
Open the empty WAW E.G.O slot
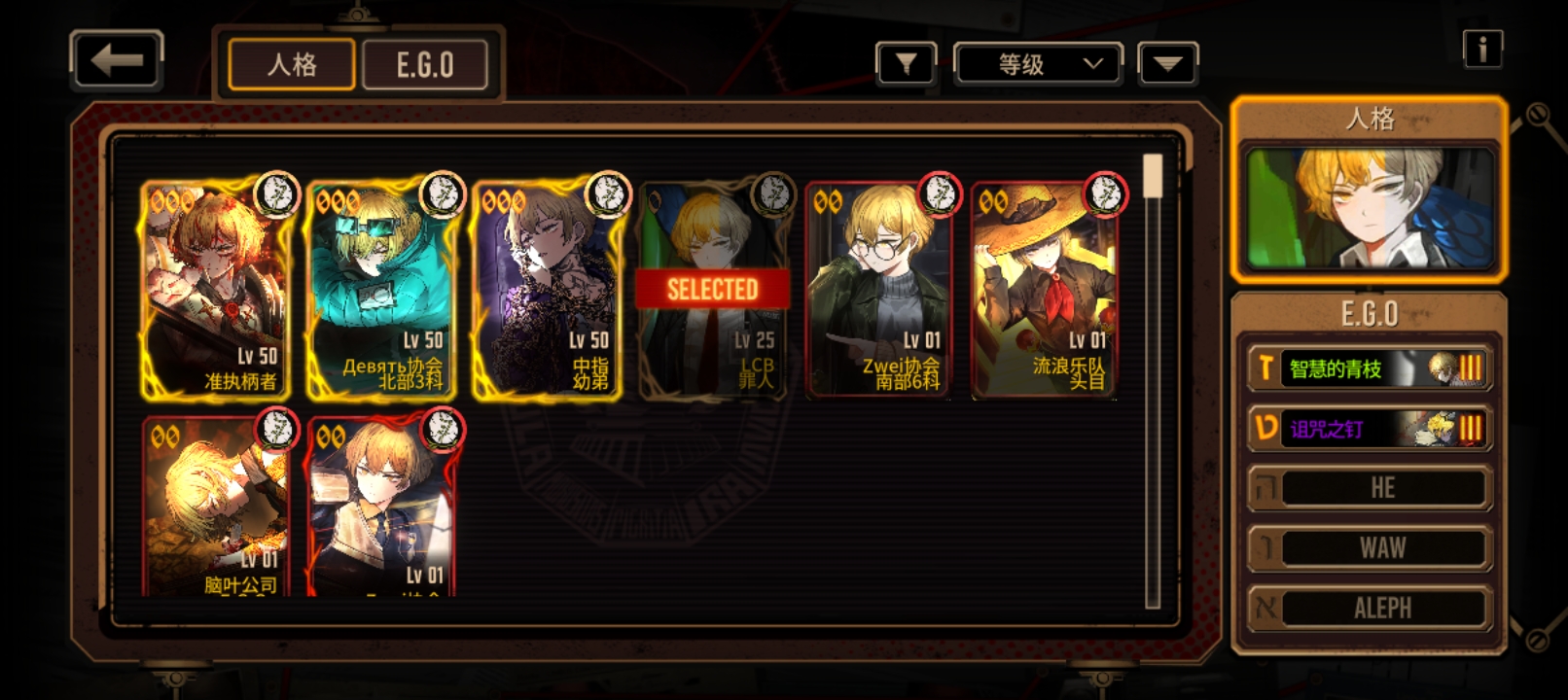pos(1370,548)
